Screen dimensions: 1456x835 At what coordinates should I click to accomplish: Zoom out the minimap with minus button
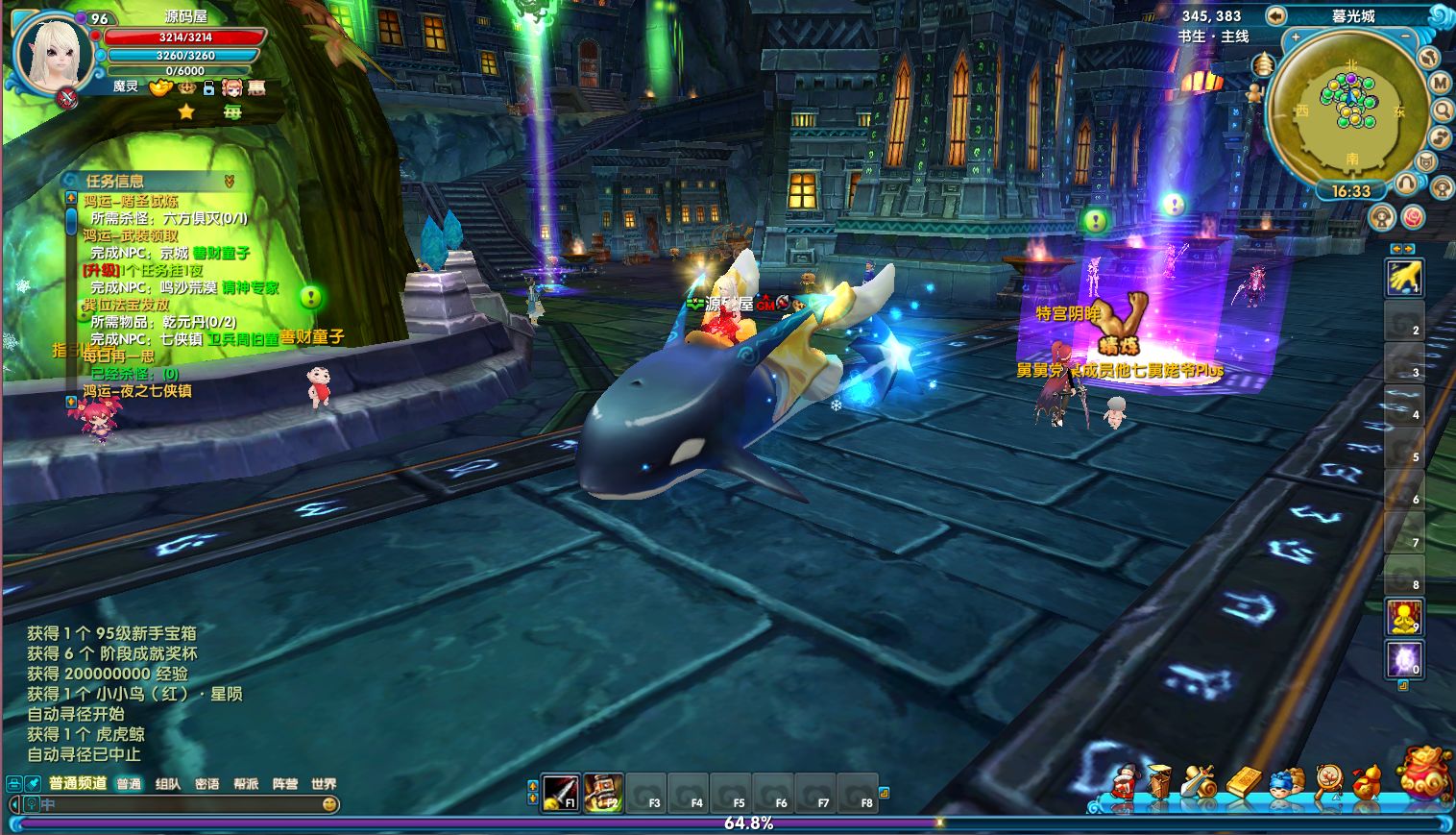point(1405,37)
